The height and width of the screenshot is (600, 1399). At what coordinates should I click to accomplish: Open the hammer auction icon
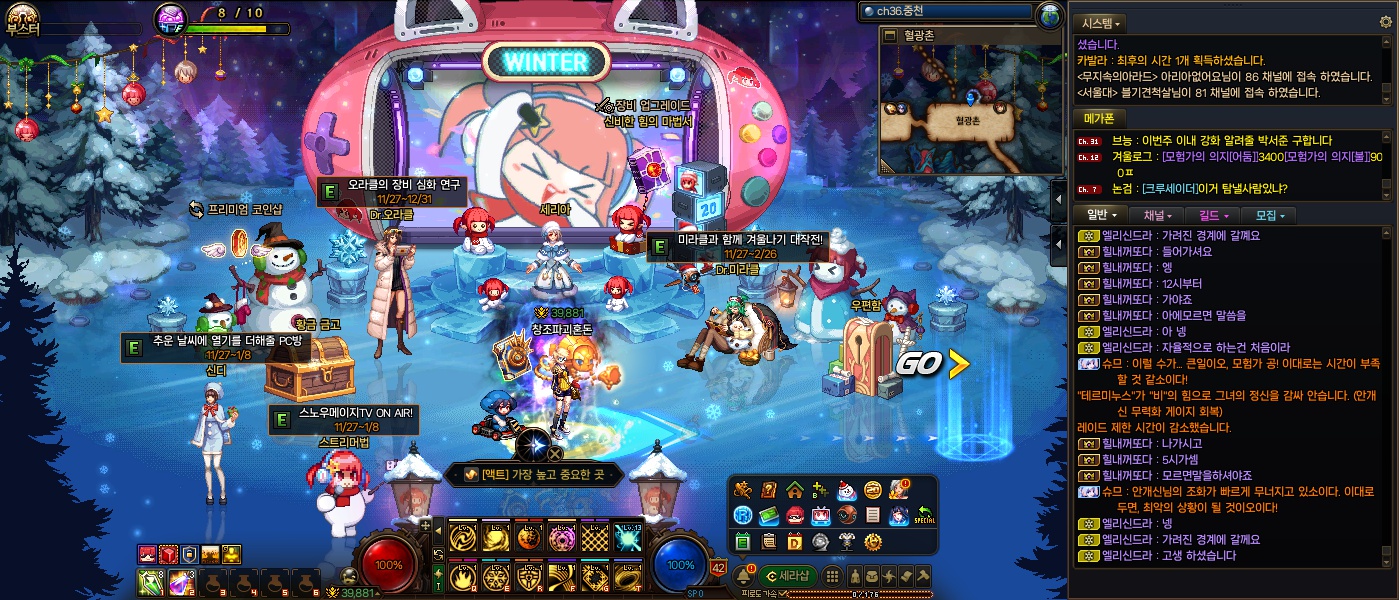(924, 575)
